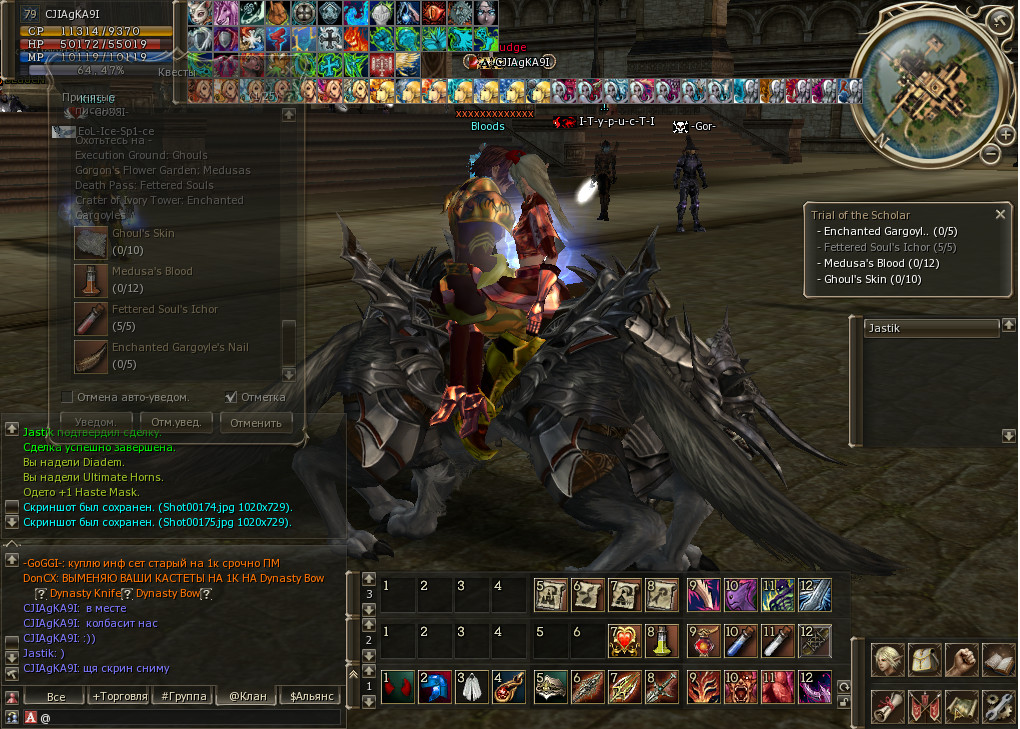Open the +Торговля chat tab
Screen dimensions: 1020x729
point(119,696)
